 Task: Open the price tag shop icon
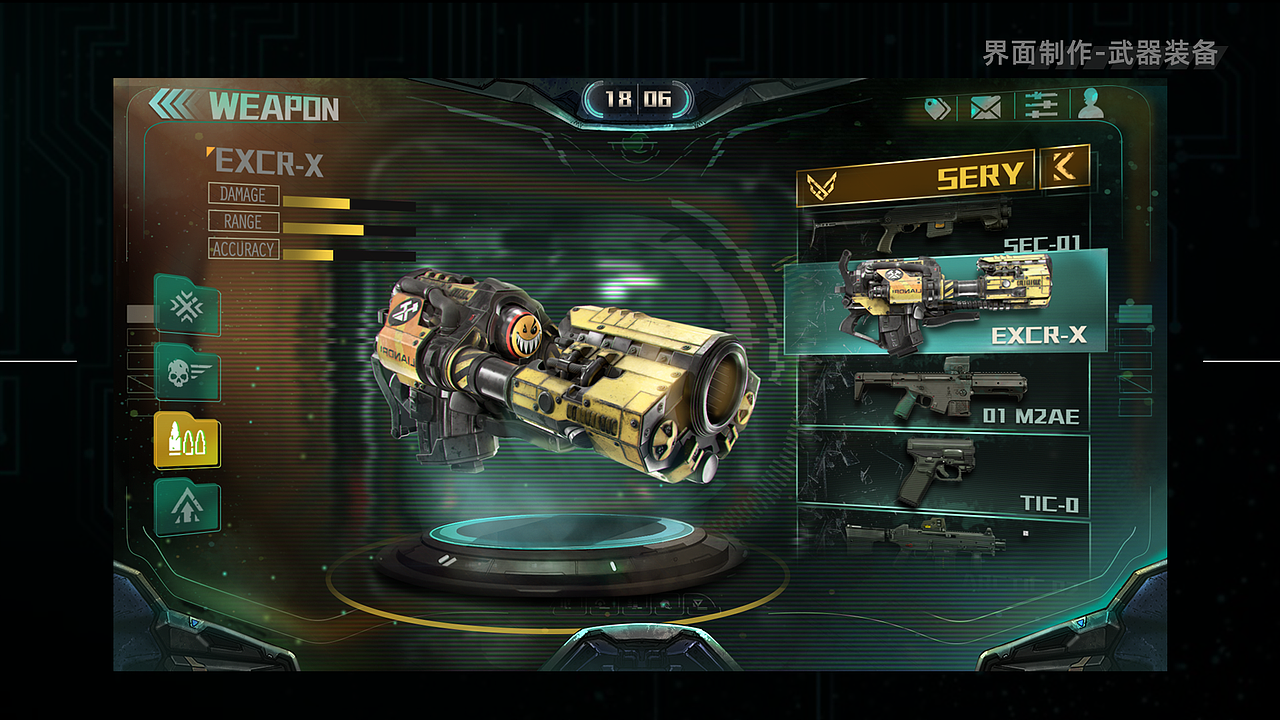point(937,108)
